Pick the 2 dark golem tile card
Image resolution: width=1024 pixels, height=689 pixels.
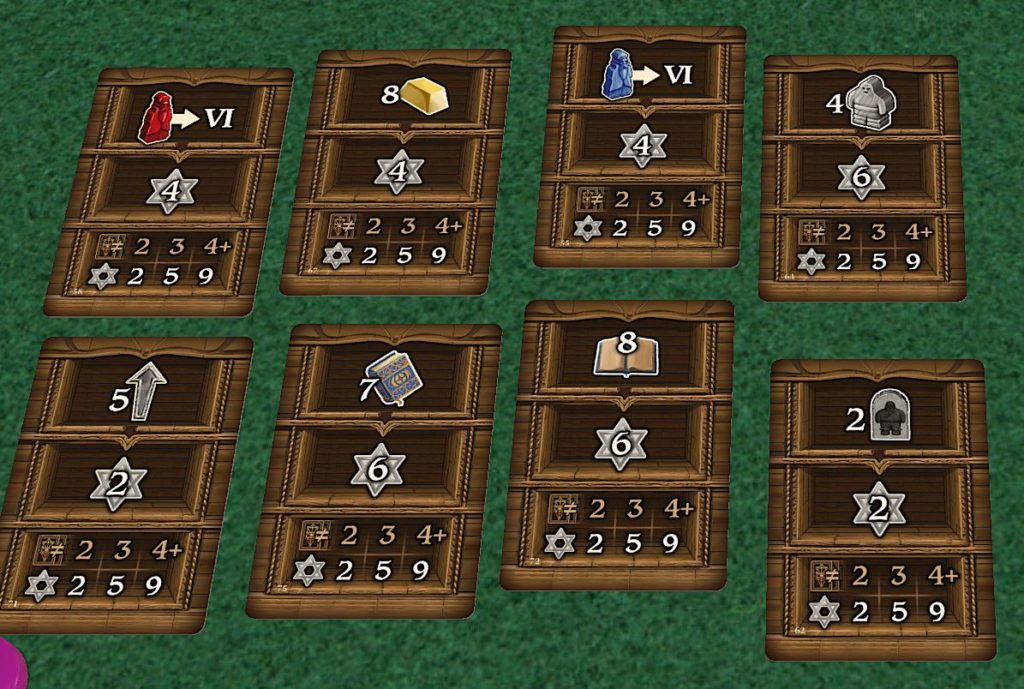879,508
